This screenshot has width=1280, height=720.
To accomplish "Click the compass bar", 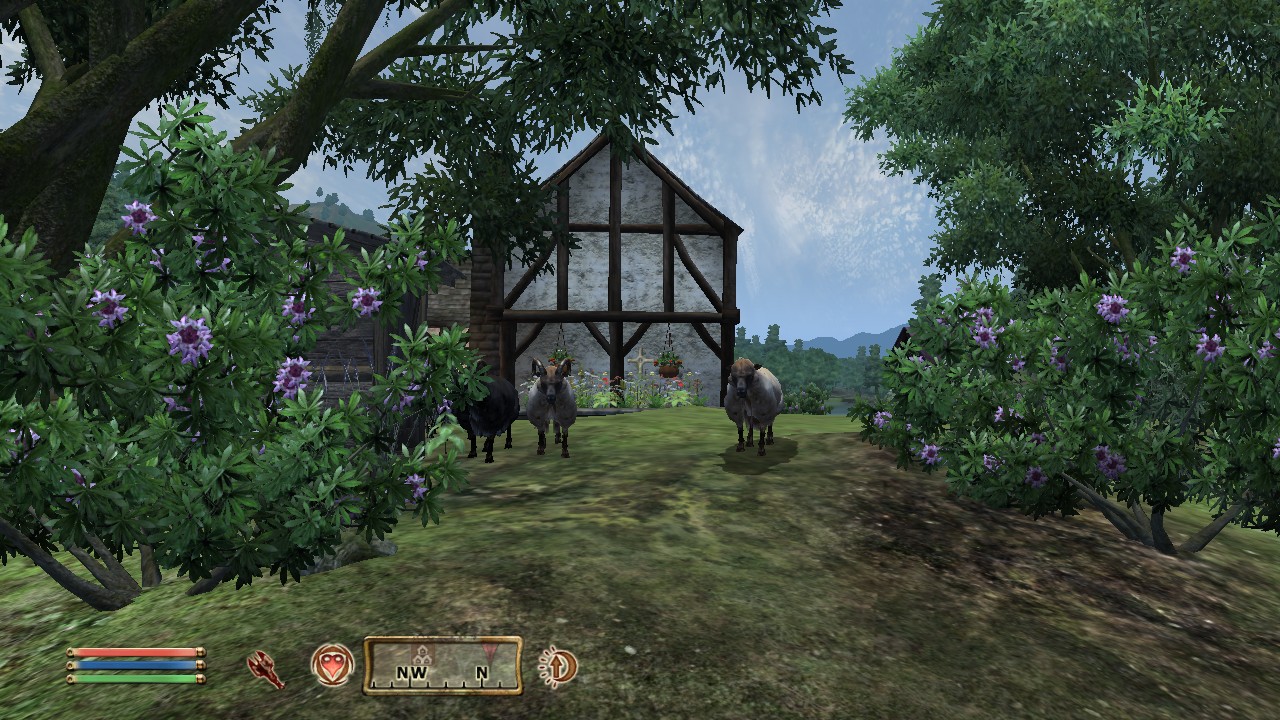I will point(442,666).
